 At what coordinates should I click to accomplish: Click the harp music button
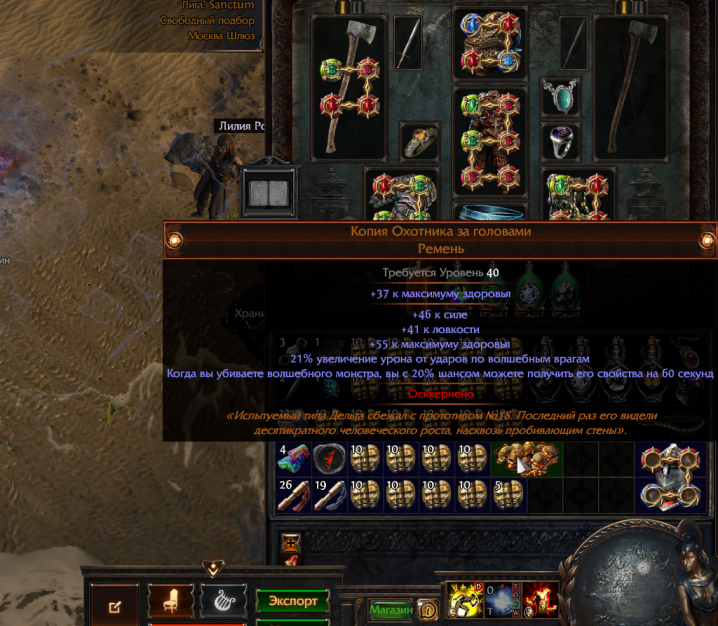coord(224,601)
